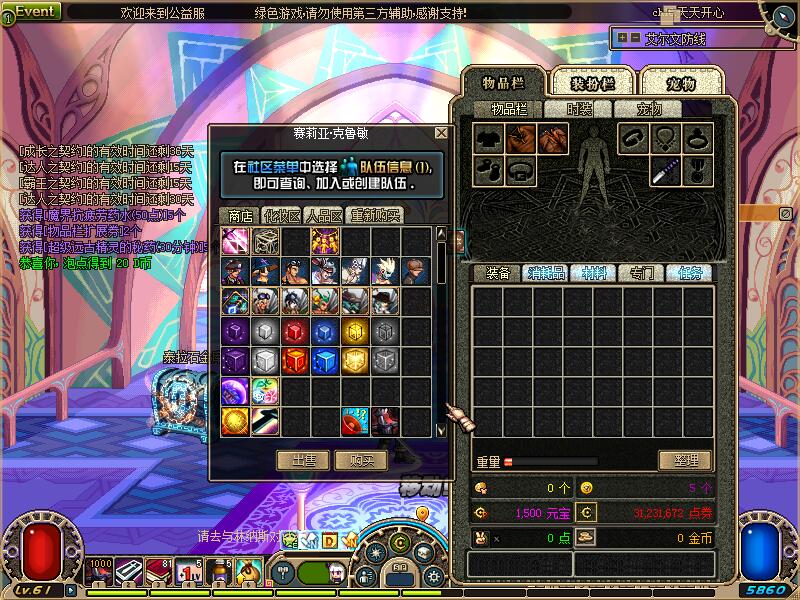The width and height of the screenshot is (800, 600).
Task: Select the 重新购买 rebuy tab
Action: click(376, 215)
